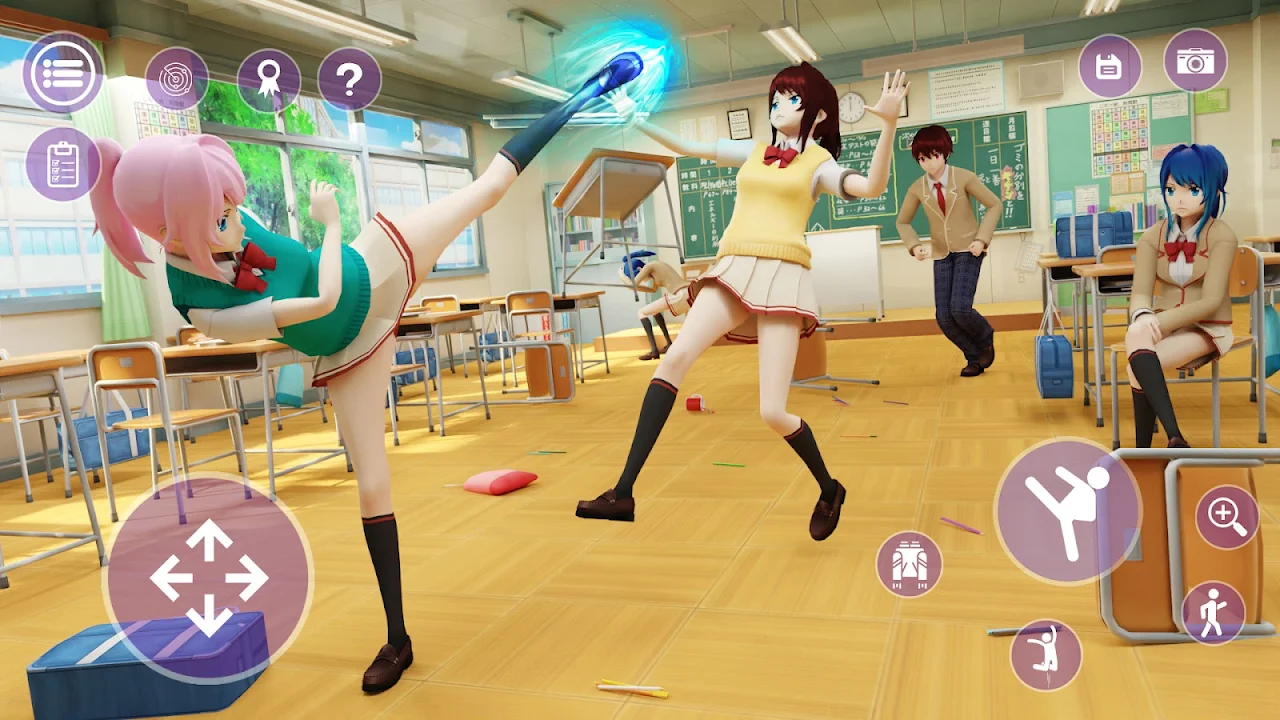This screenshot has width=1280, height=720.
Task: Open the award ribbon achievements
Action: 269,79
